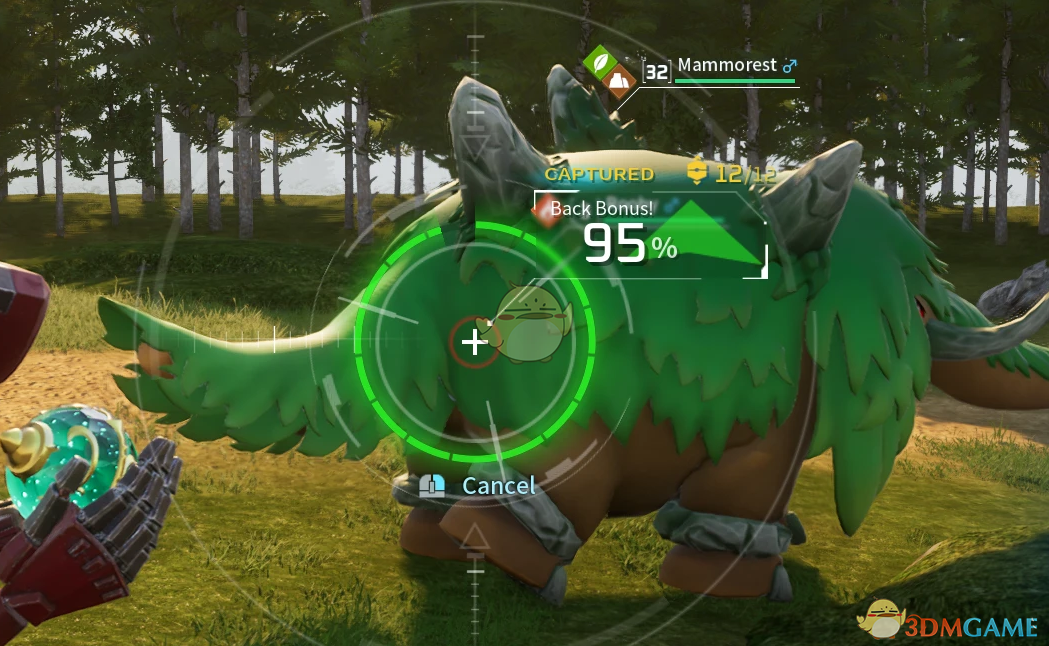This screenshot has height=646, width=1049.
Task: Select the green leaf Grass element icon
Action: (601, 62)
